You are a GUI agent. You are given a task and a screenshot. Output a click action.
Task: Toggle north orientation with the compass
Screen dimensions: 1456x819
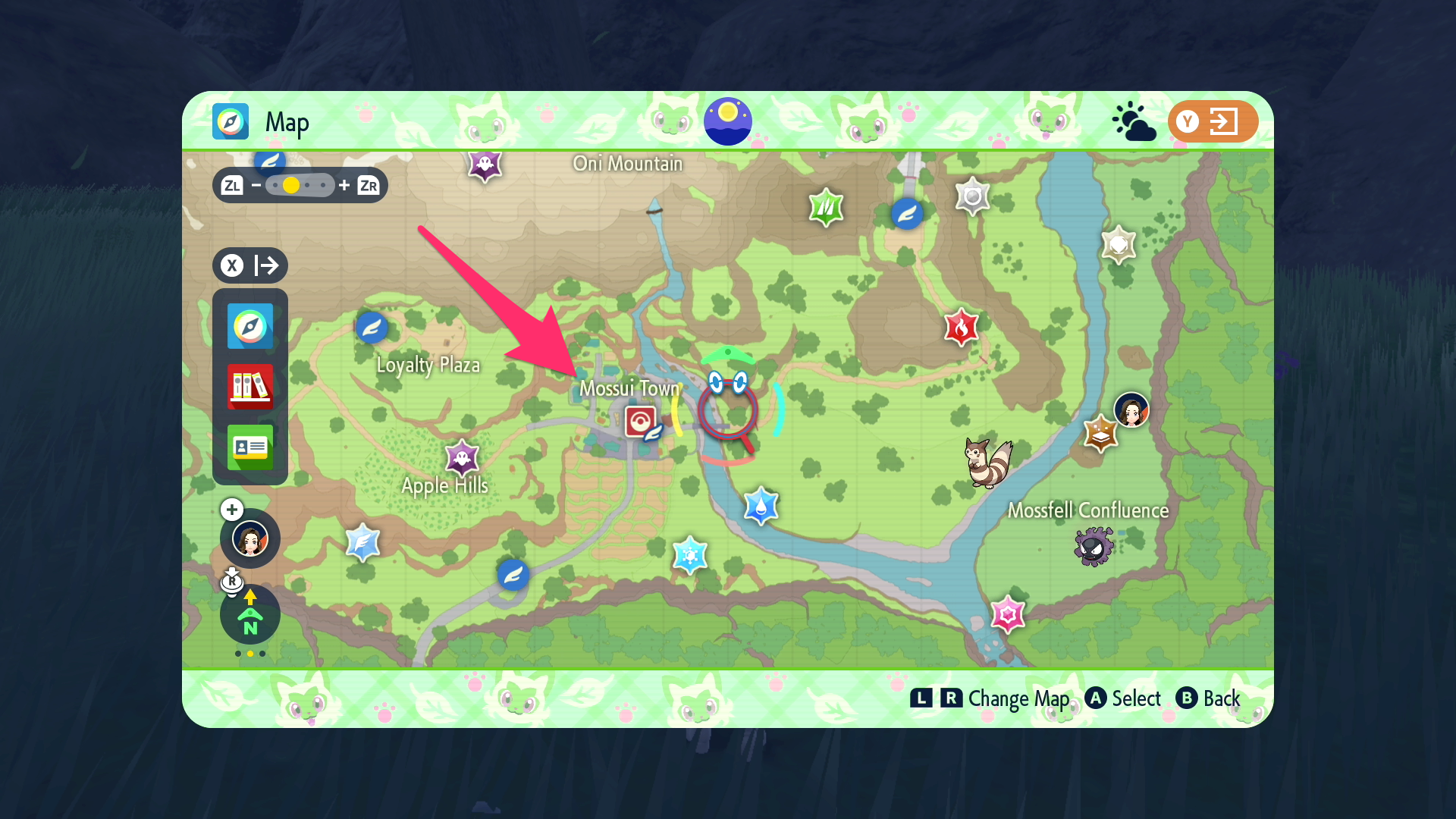[249, 616]
